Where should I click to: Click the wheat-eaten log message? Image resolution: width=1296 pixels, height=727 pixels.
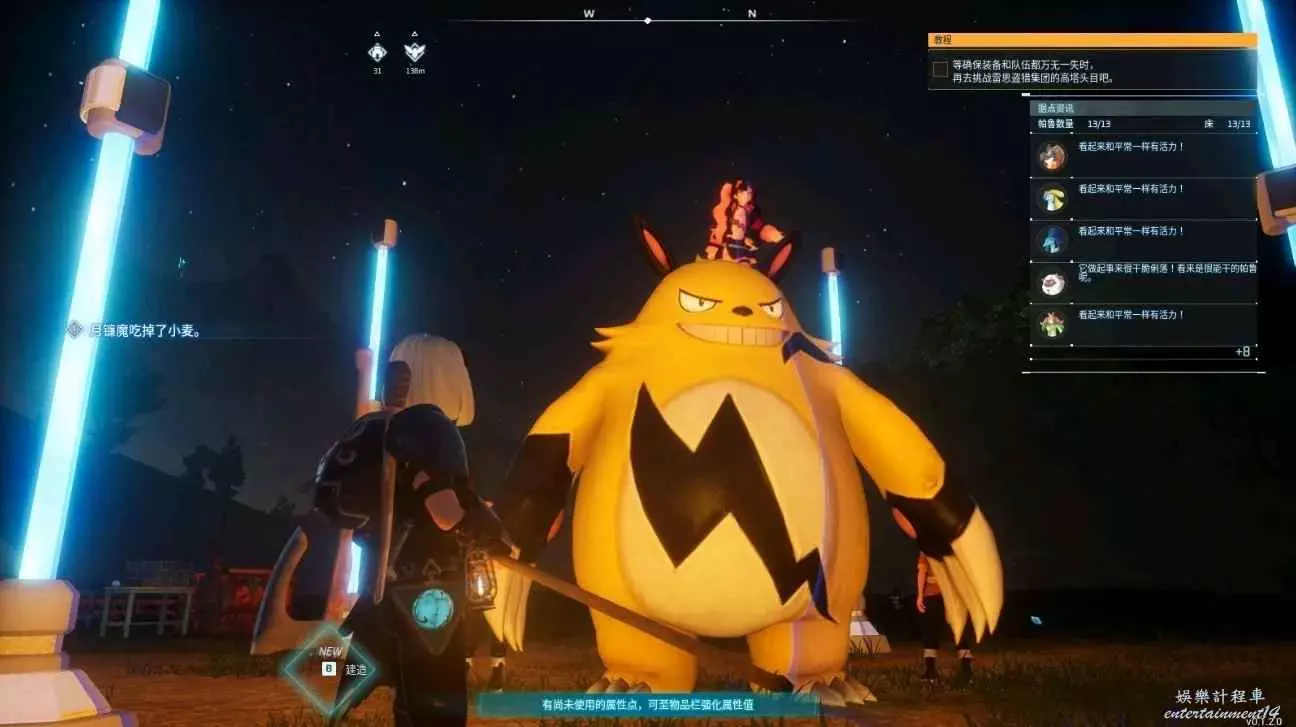pyautogui.click(x=135, y=330)
